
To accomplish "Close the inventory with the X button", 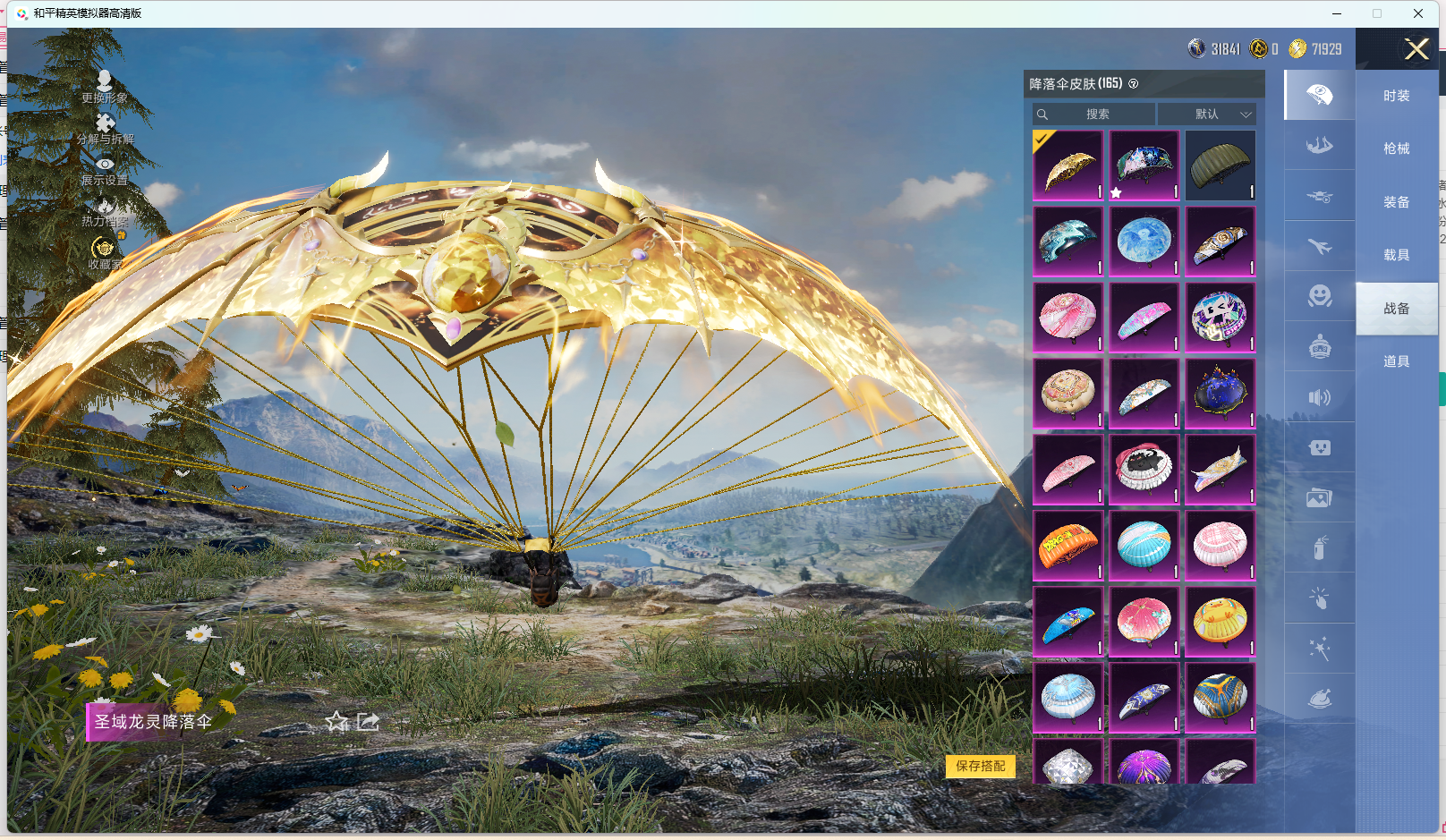I will point(1416,49).
